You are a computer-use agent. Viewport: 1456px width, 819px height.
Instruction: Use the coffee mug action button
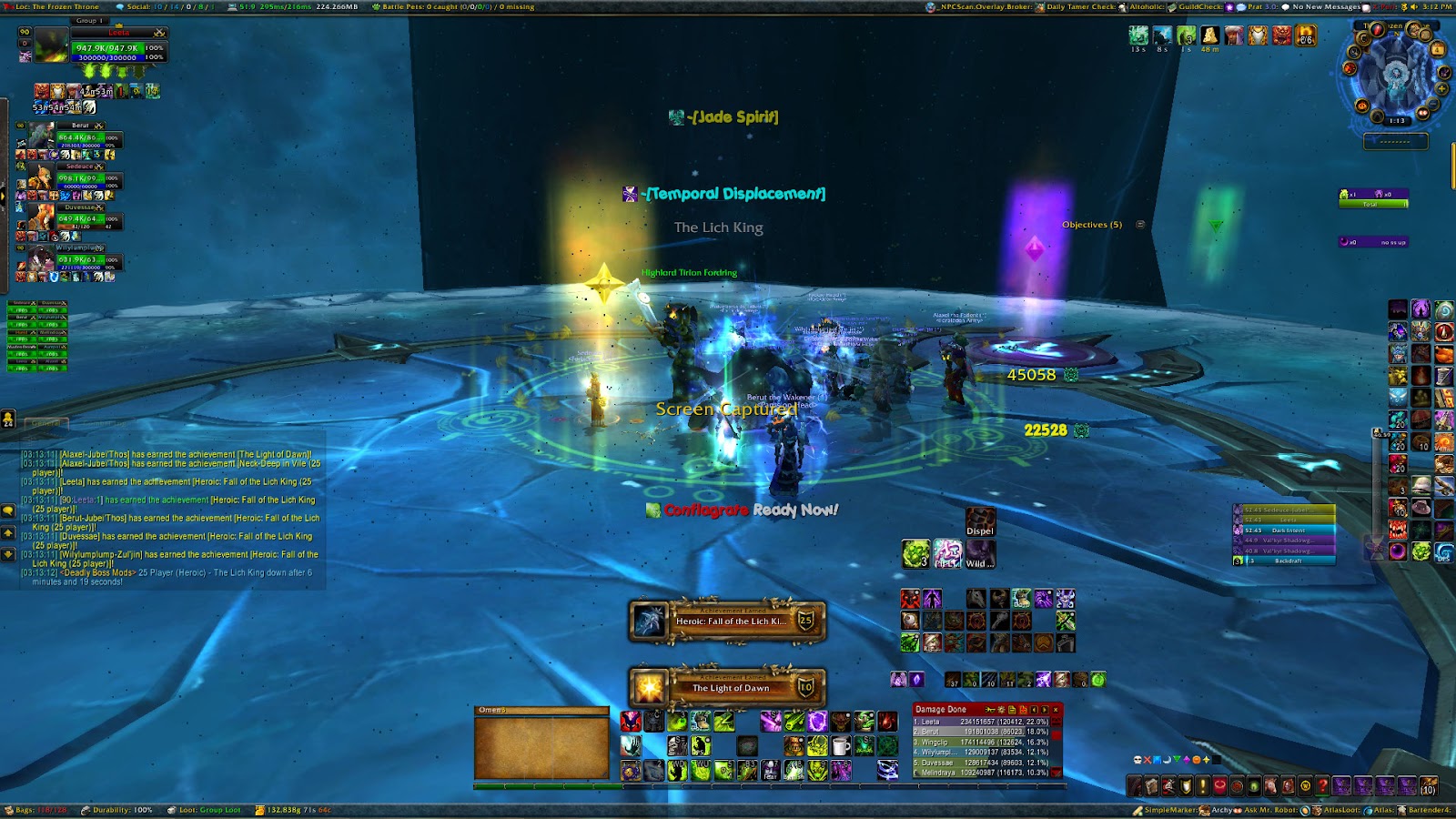[841, 747]
